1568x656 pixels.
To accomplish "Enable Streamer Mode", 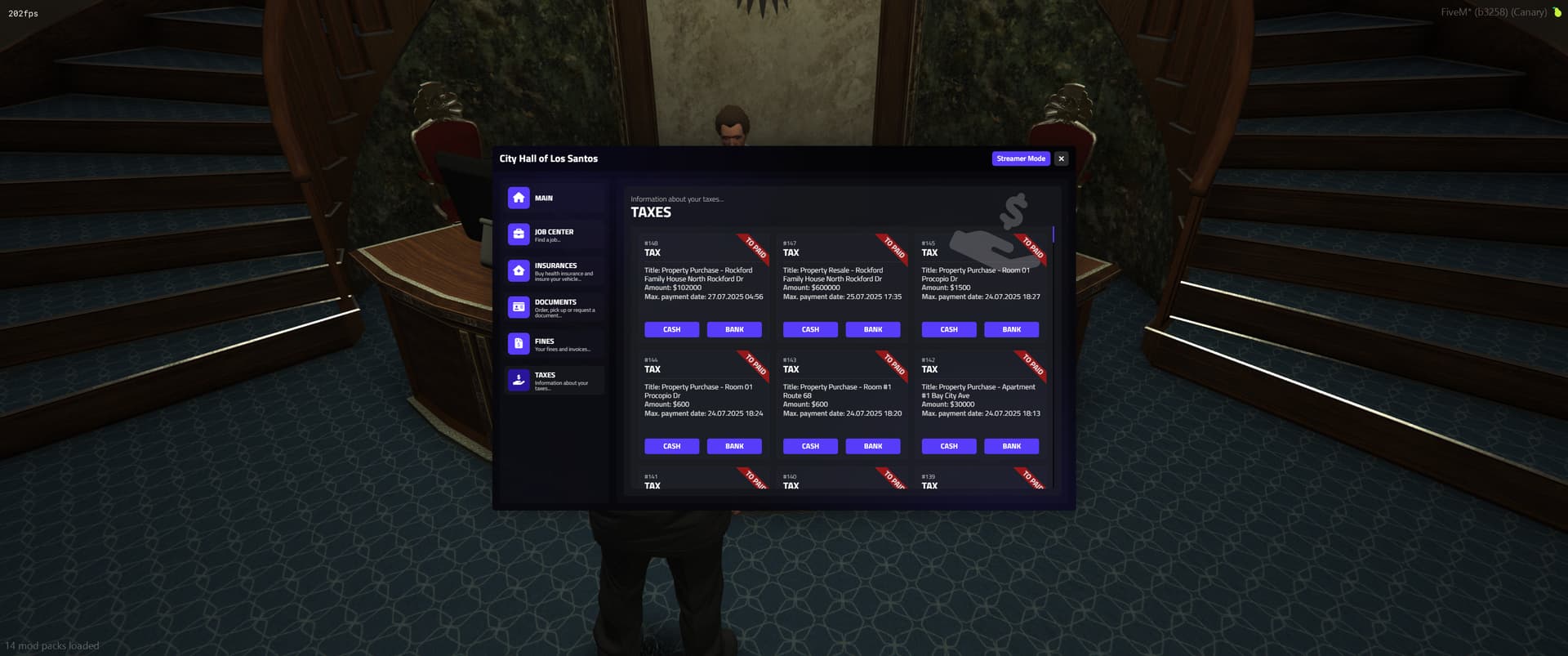I will (1021, 158).
